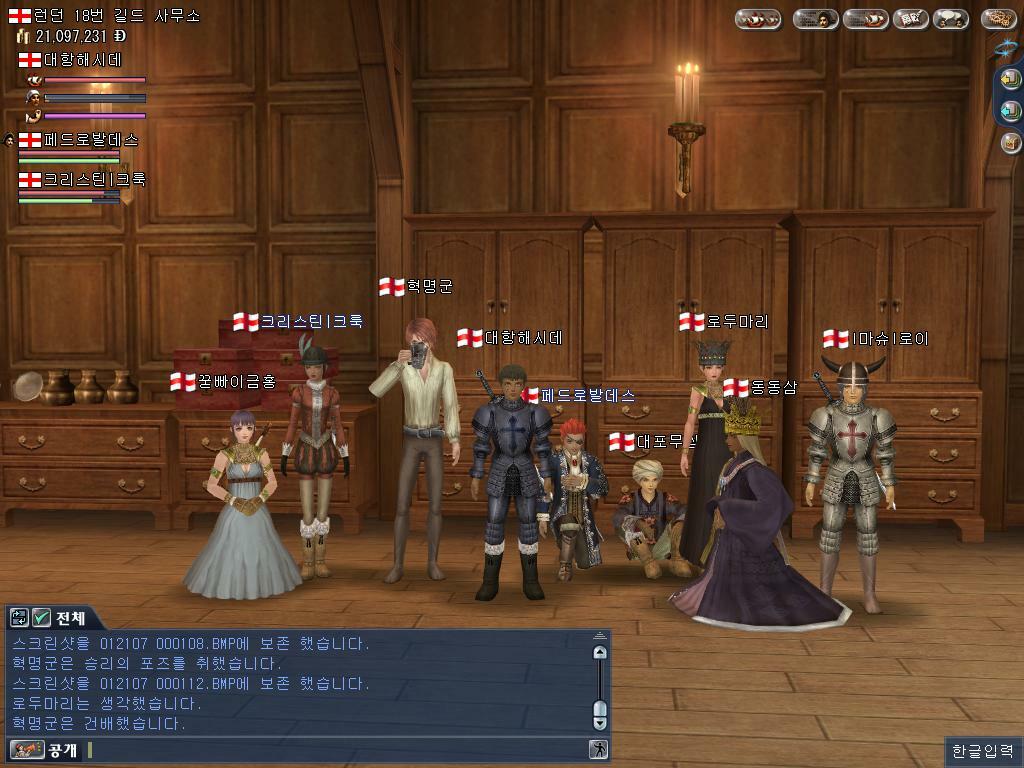Click the blue sparkling swirl icon

(1005, 47)
